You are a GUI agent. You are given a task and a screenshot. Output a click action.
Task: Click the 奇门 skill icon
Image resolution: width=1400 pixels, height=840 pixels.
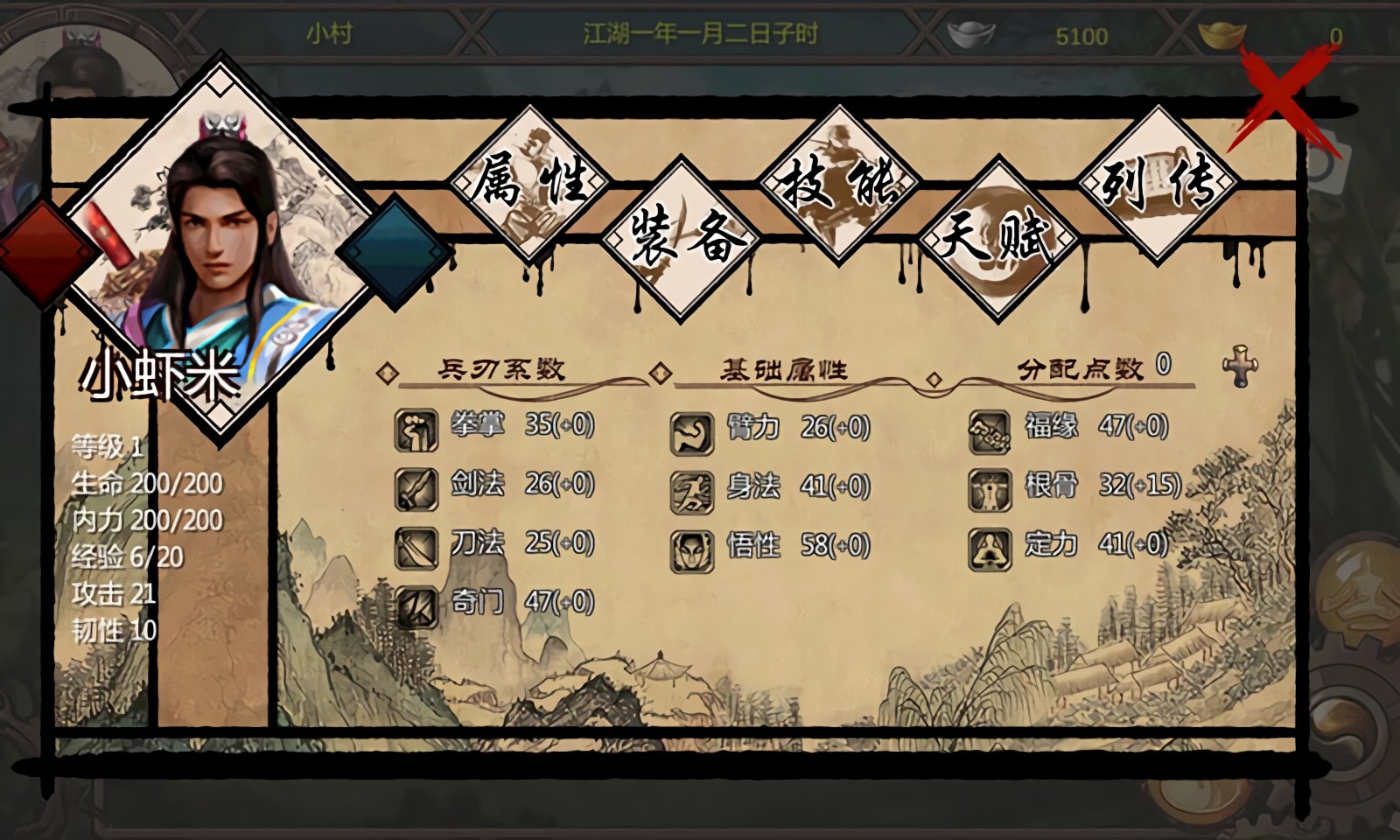tap(417, 602)
